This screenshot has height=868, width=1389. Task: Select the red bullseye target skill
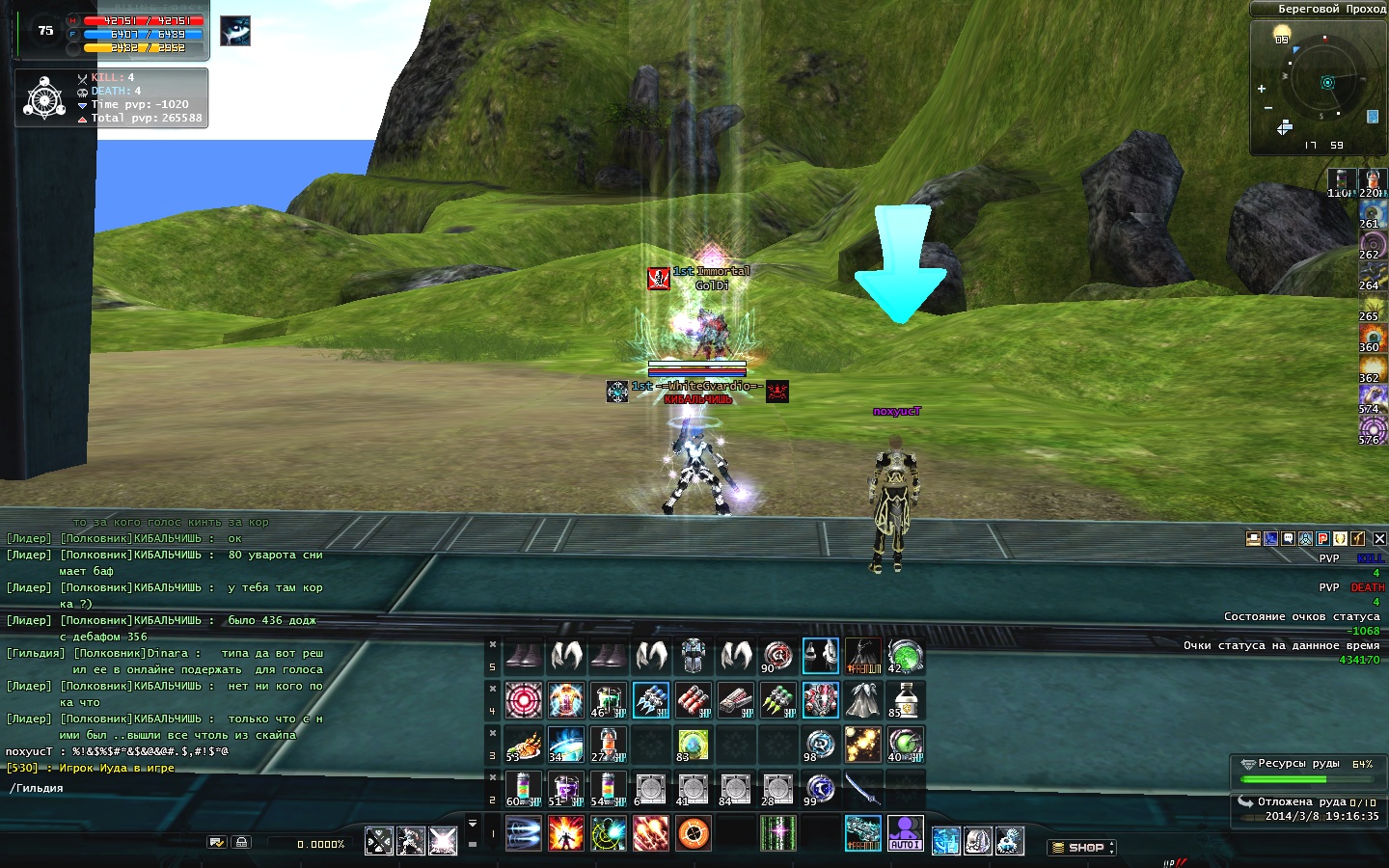523,700
